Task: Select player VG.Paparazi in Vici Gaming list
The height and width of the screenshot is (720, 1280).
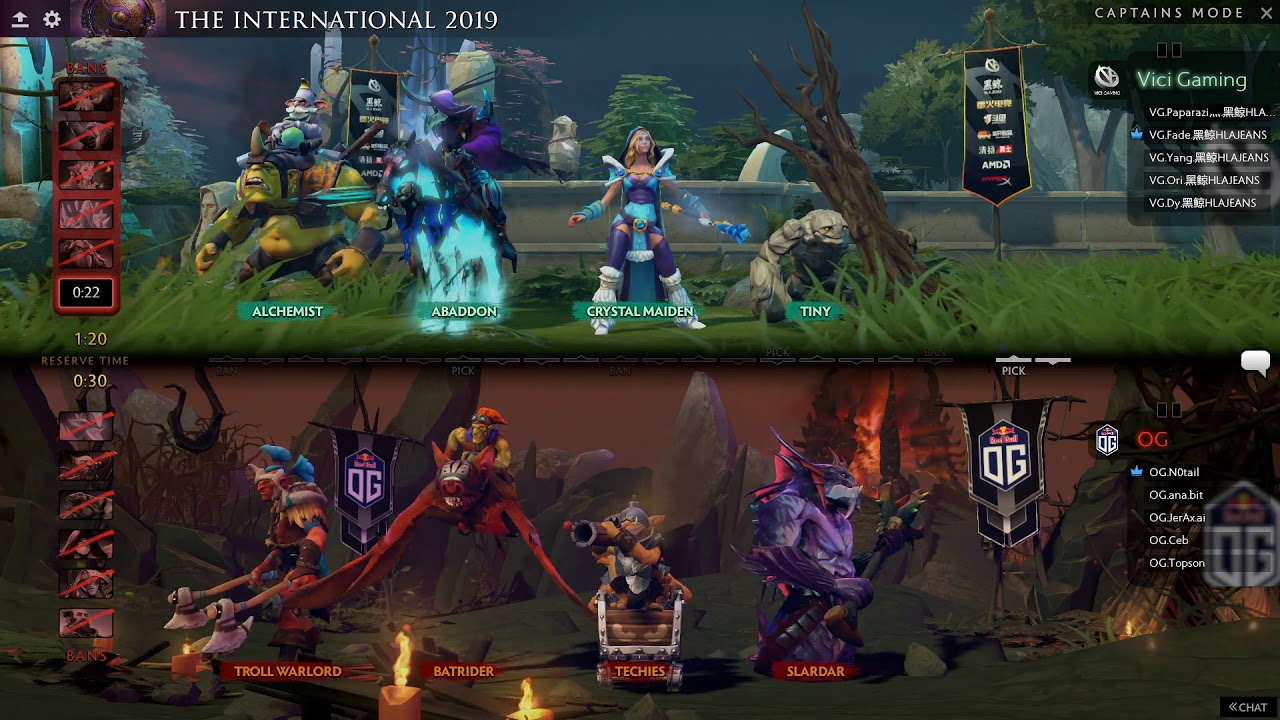Action: point(1211,112)
